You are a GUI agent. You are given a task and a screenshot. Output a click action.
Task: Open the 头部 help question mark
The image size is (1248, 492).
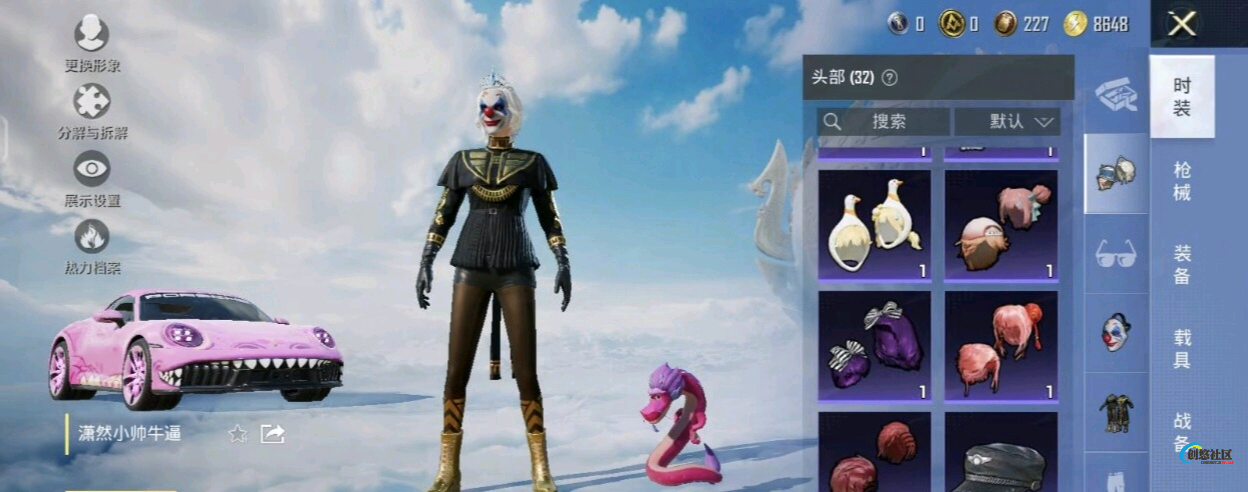889,78
